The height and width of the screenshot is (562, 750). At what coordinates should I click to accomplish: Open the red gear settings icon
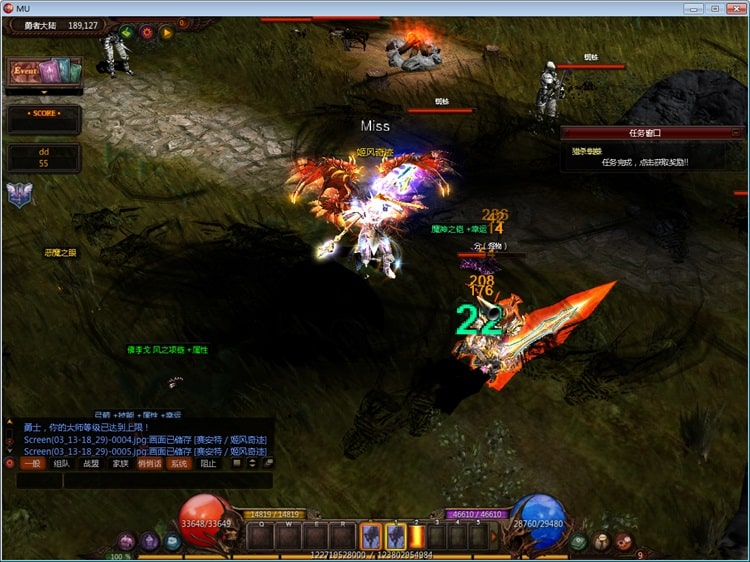[x=147, y=32]
